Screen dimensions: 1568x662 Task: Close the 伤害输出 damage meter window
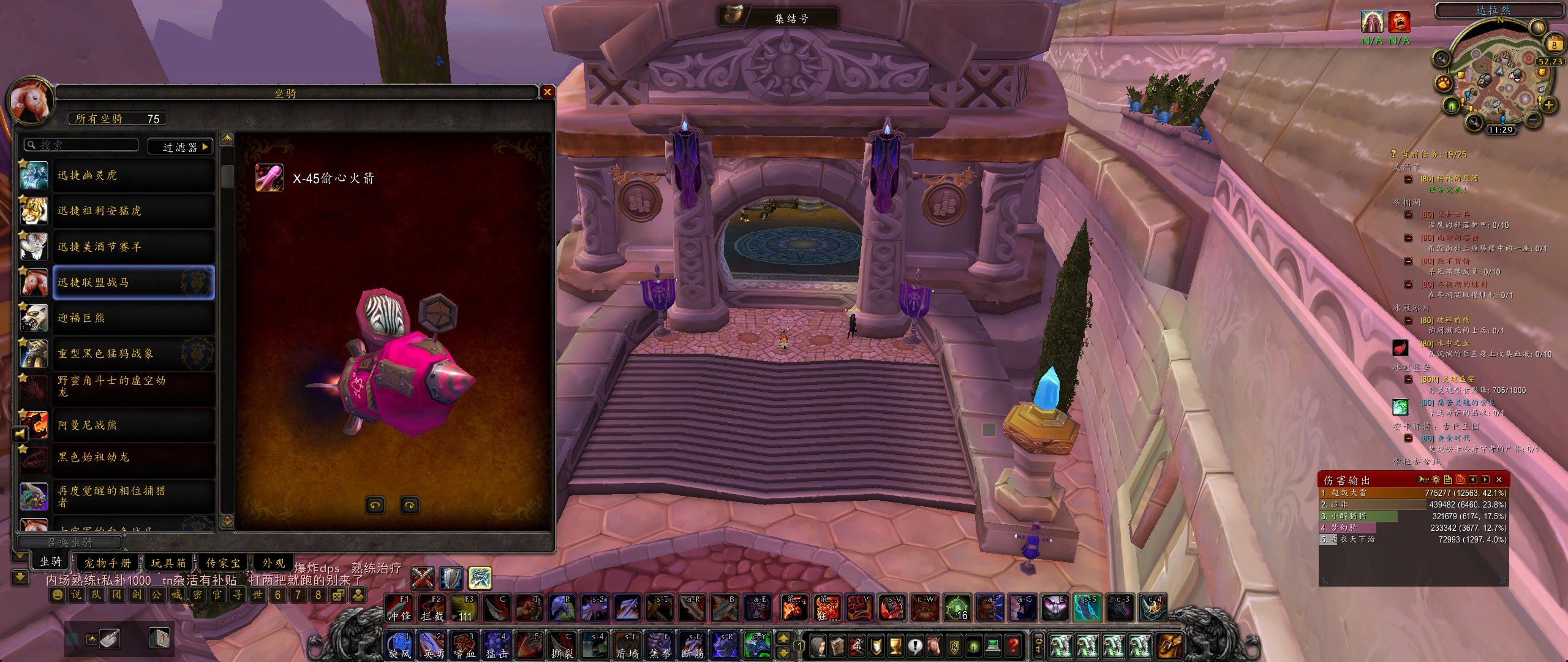click(x=1499, y=479)
